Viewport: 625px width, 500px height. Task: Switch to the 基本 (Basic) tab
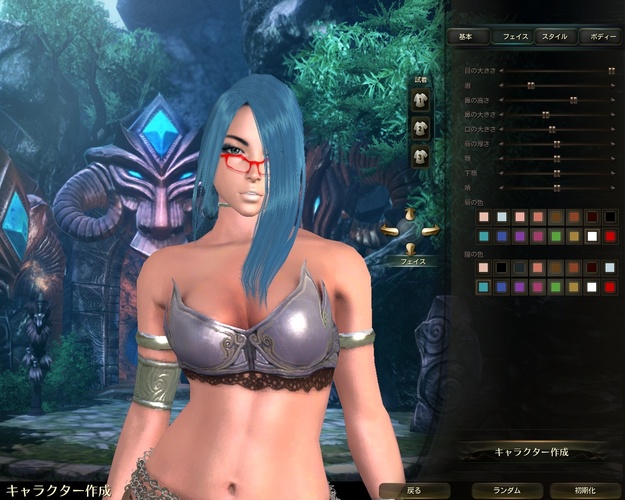pos(467,36)
